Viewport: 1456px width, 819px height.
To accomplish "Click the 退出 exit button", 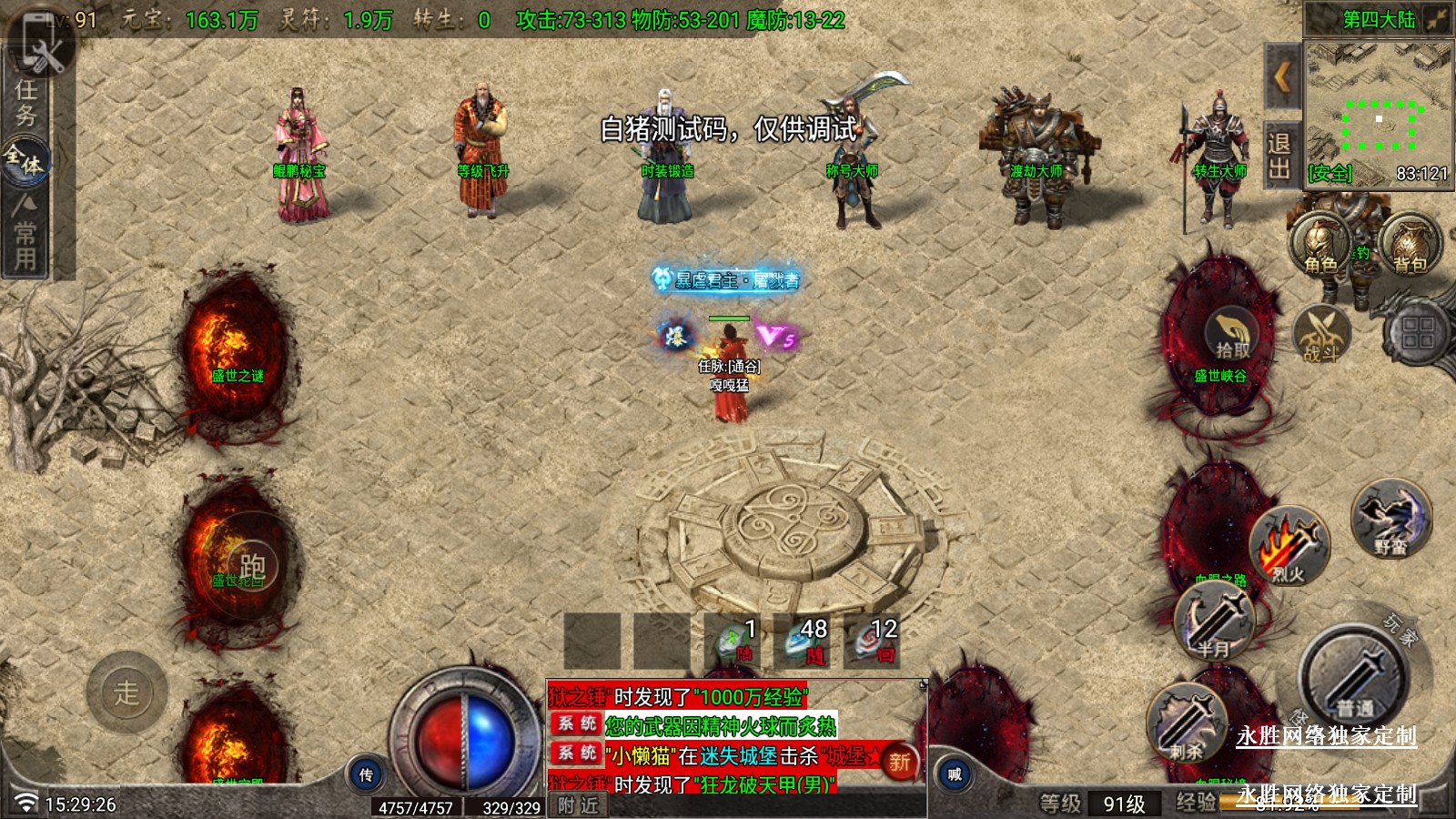I will [1279, 156].
